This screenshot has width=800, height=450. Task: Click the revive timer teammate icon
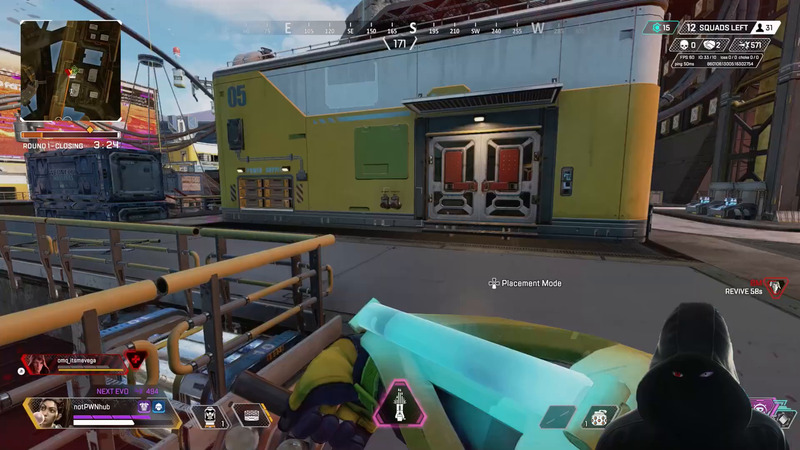(775, 288)
